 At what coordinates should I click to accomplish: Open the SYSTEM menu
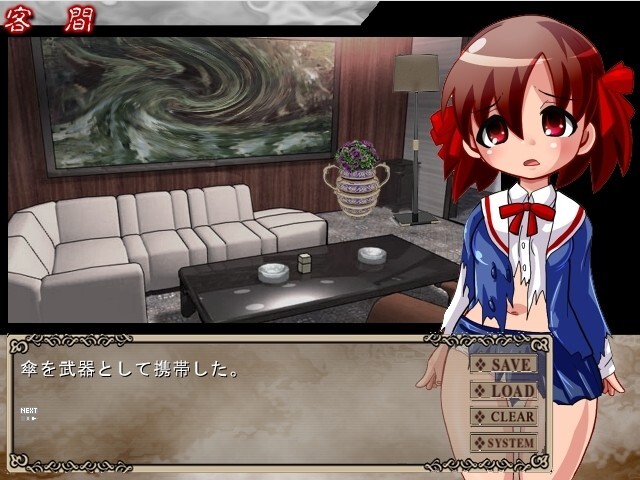[x=504, y=442]
